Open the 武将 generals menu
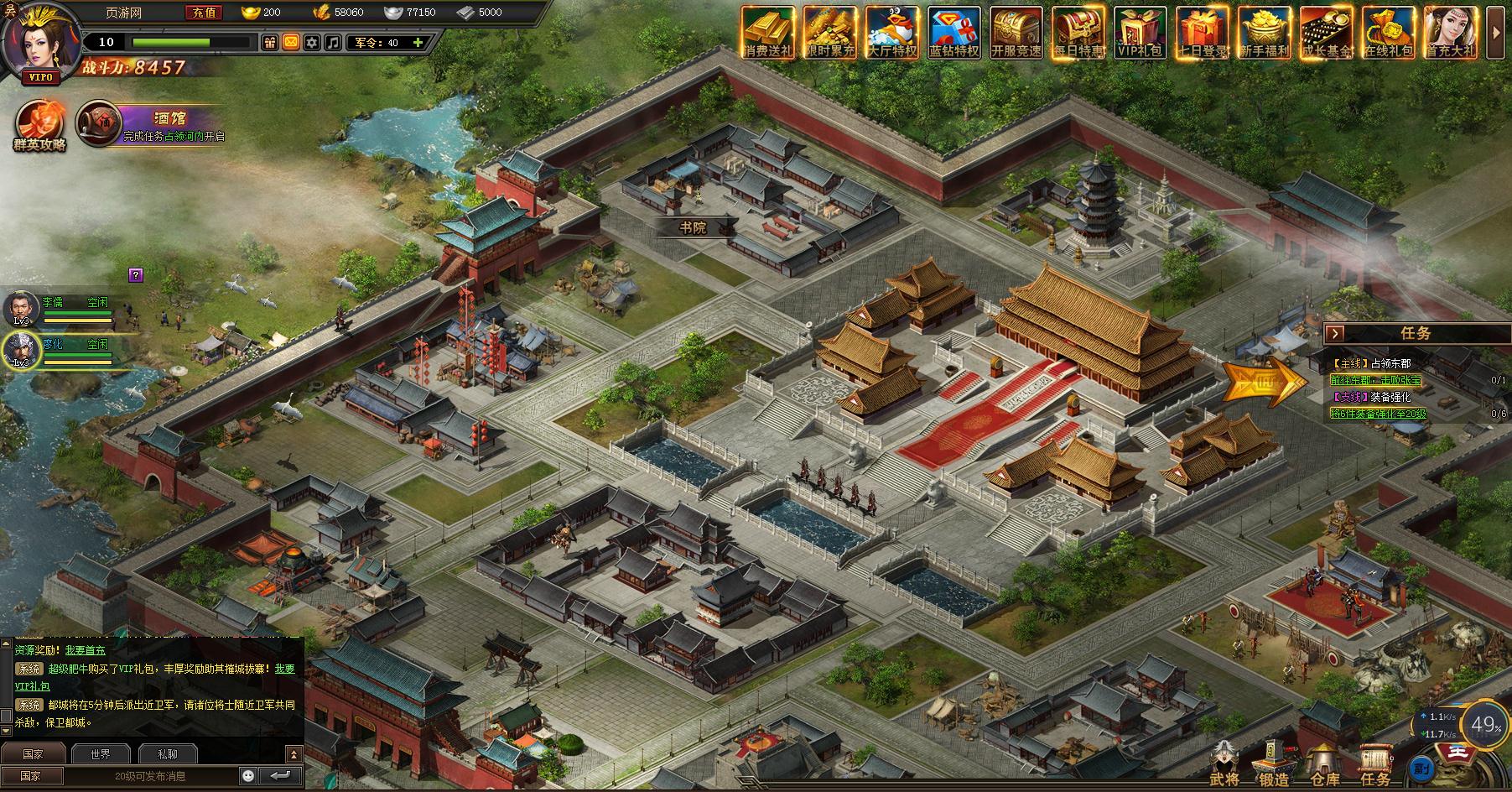Screen dimensions: 1512x792 [1224, 765]
